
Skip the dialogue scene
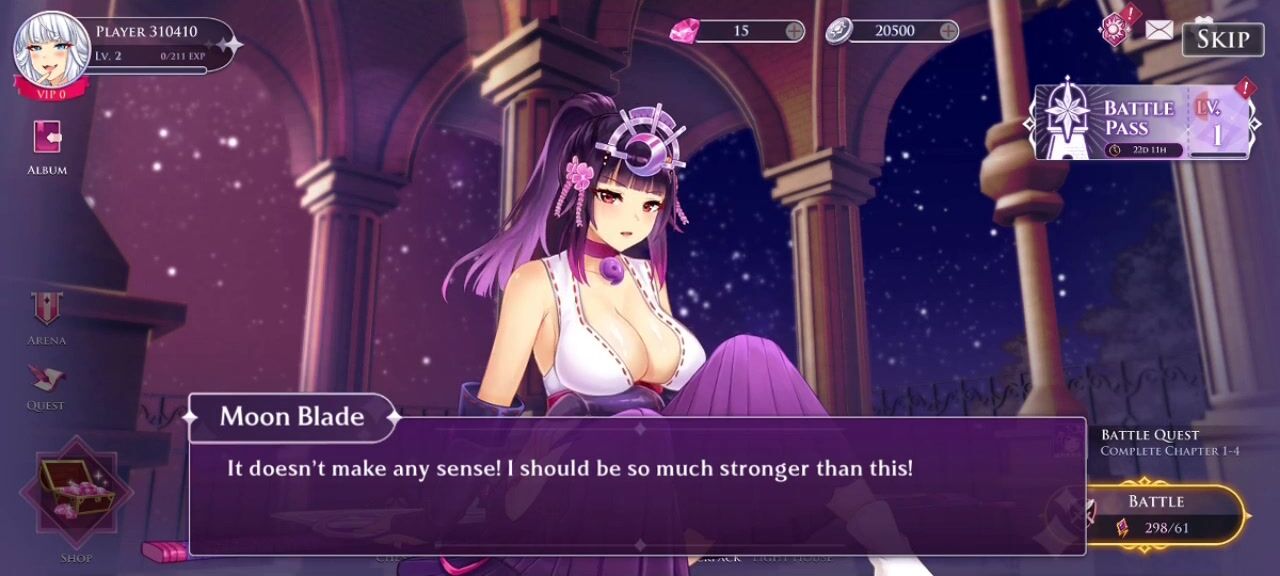click(x=1222, y=39)
